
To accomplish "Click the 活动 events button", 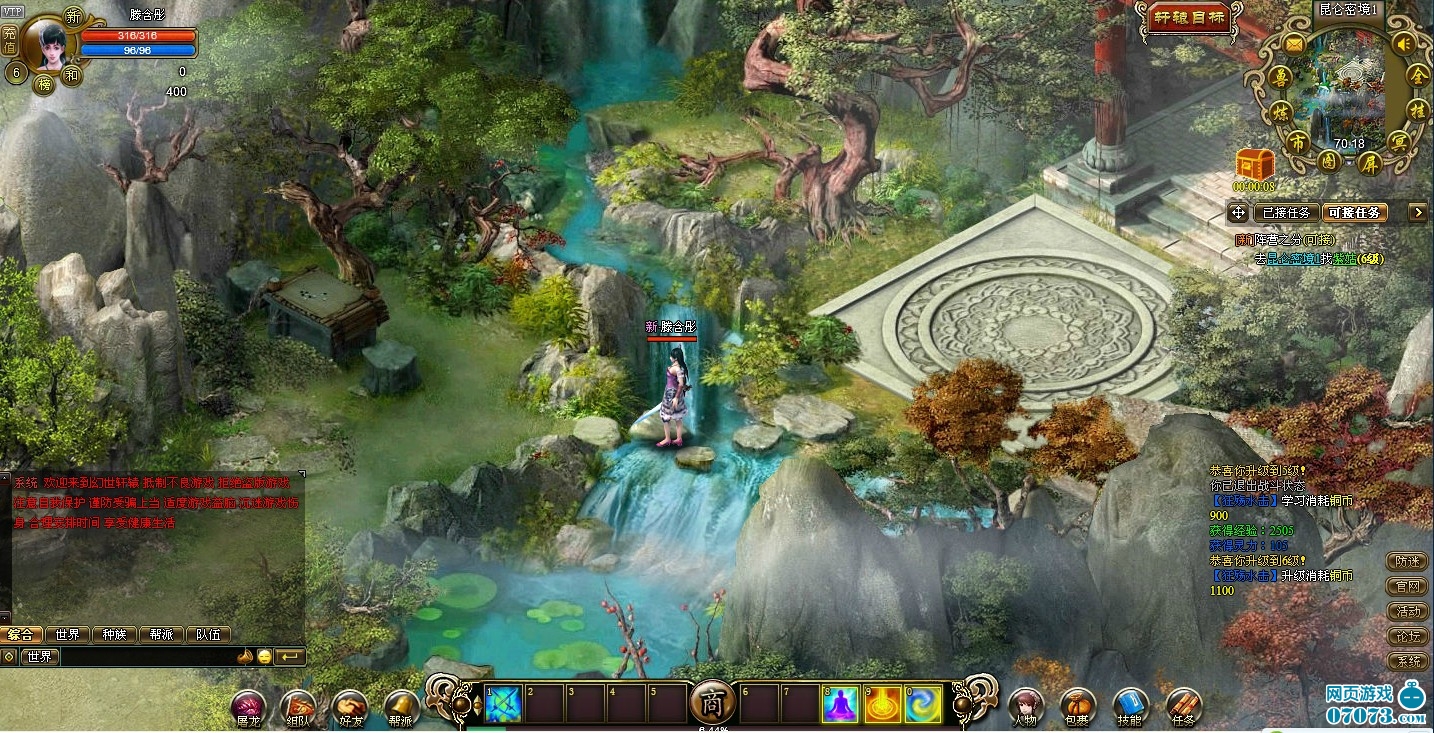I will point(1408,611).
